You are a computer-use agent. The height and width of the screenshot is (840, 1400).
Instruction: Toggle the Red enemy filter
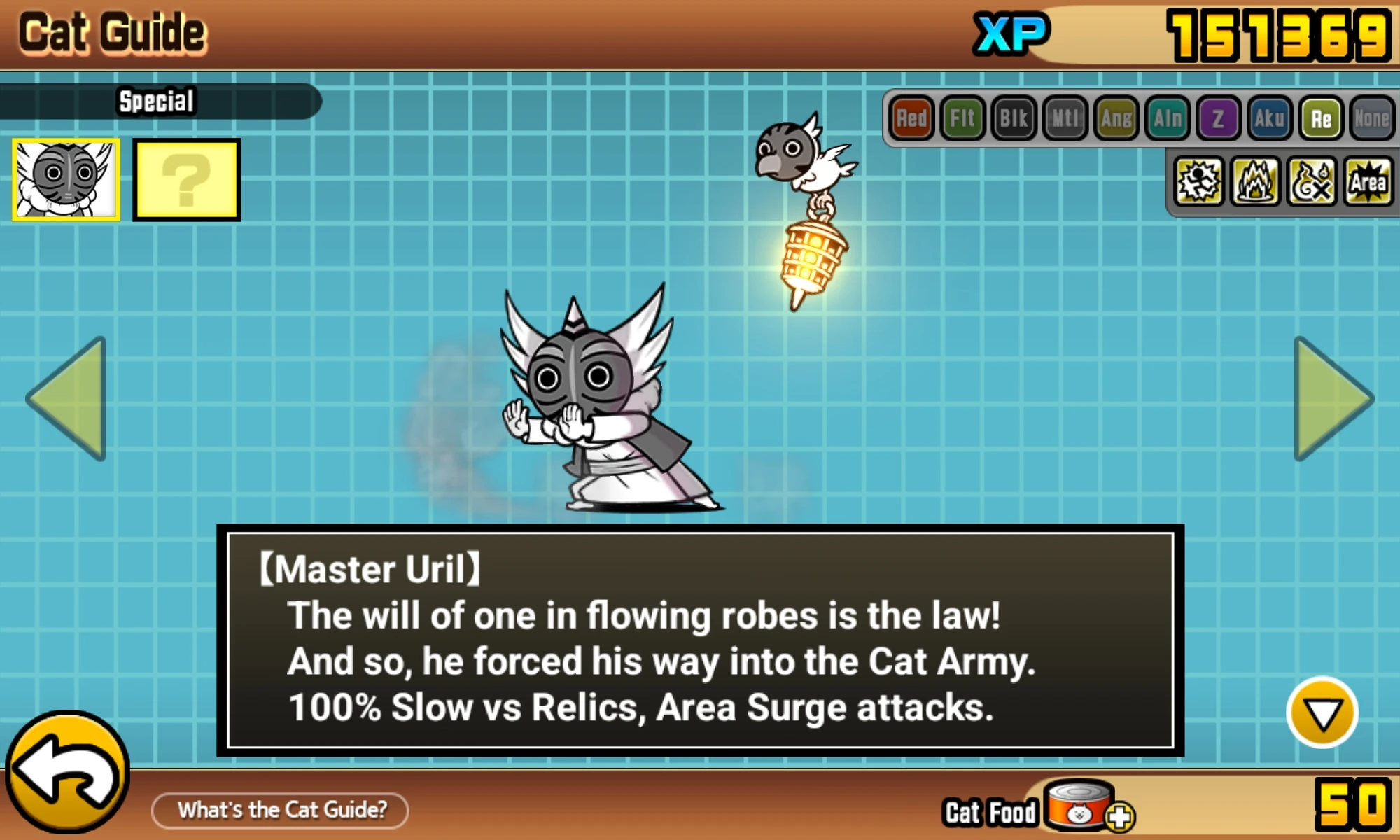[911, 118]
